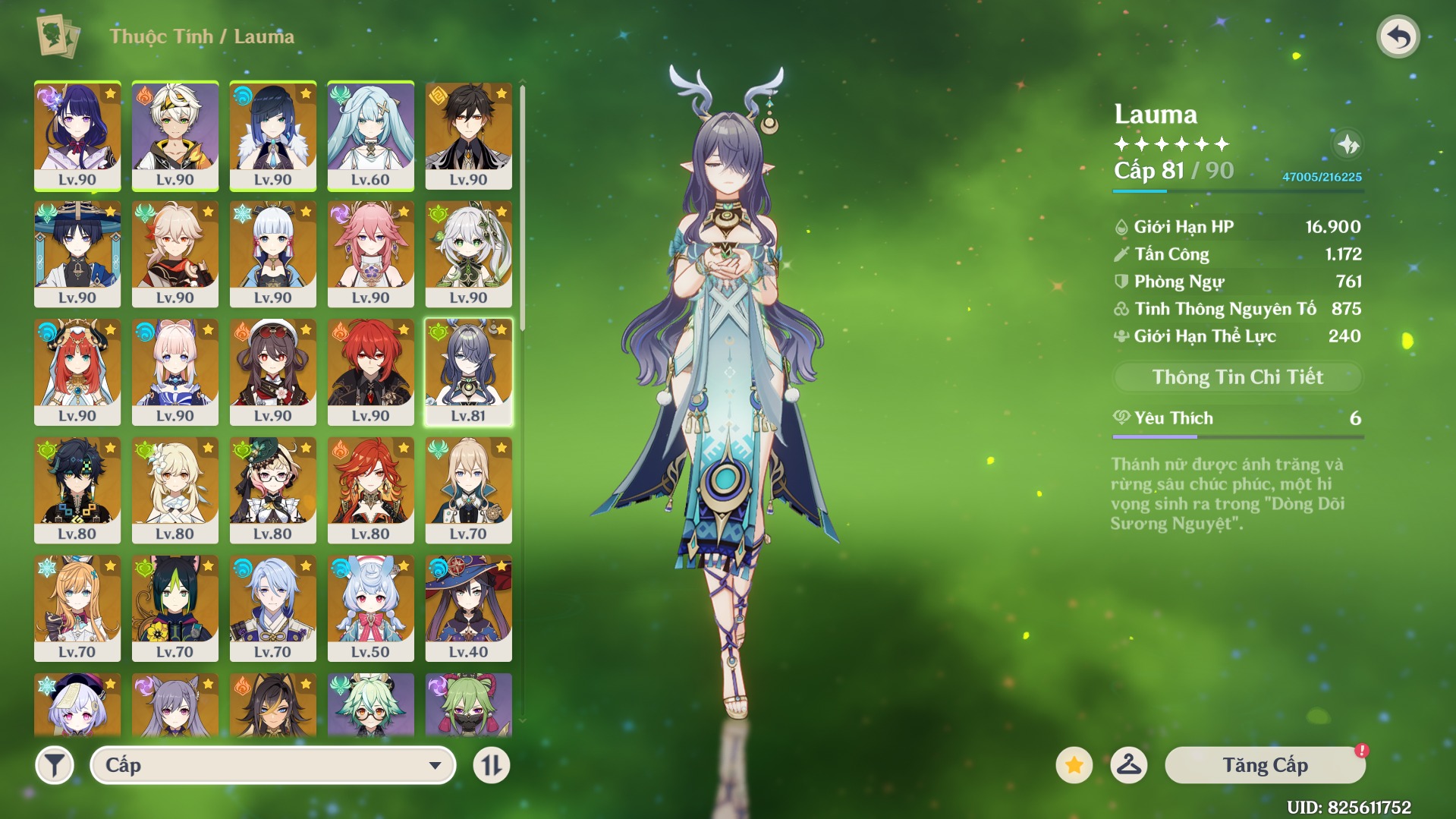Image resolution: width=1456 pixels, height=819 pixels.
Task: Choose the Lv.60 Faruzan portrait
Action: coord(370,135)
